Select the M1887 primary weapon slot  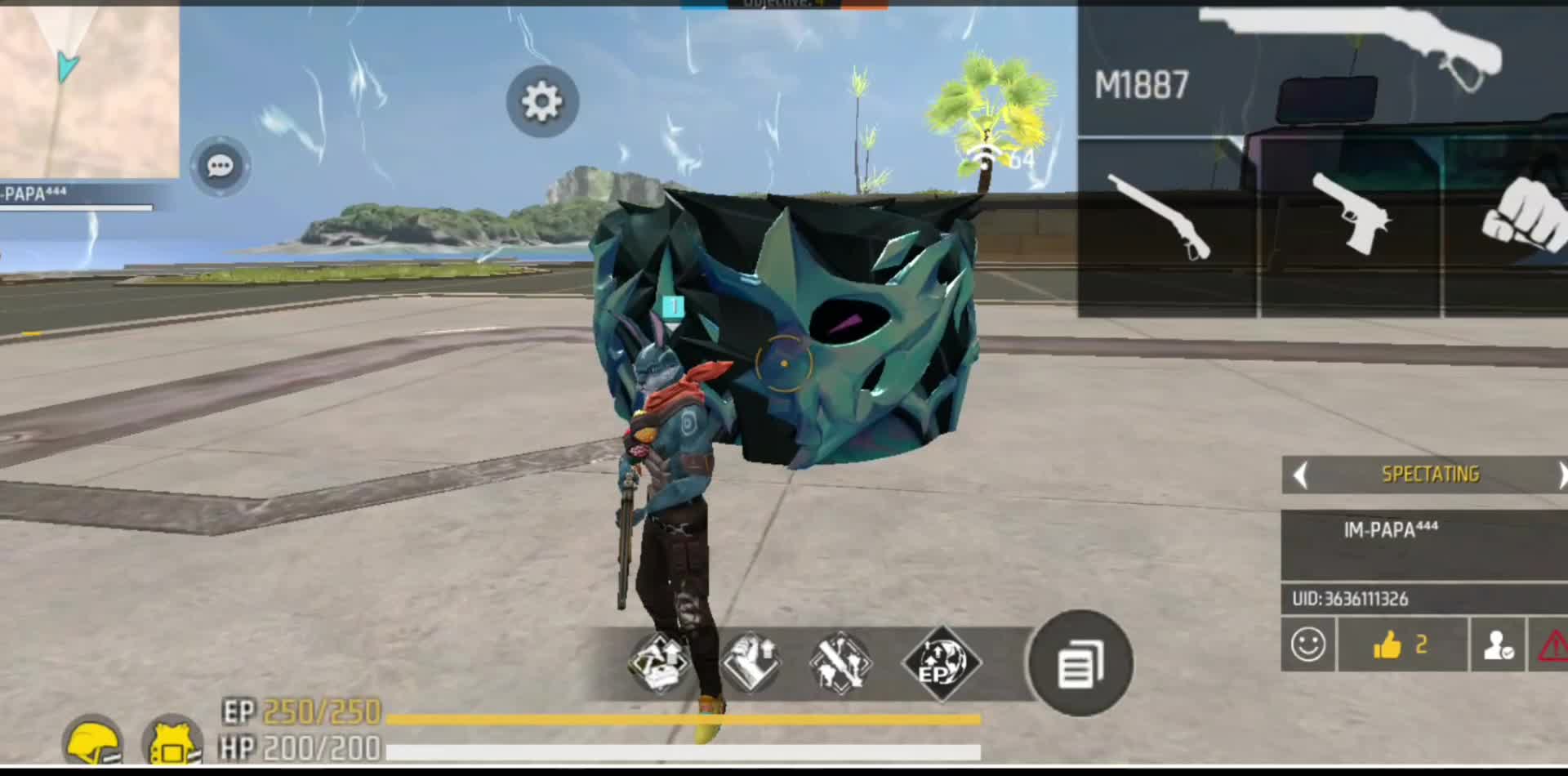(x=1321, y=69)
